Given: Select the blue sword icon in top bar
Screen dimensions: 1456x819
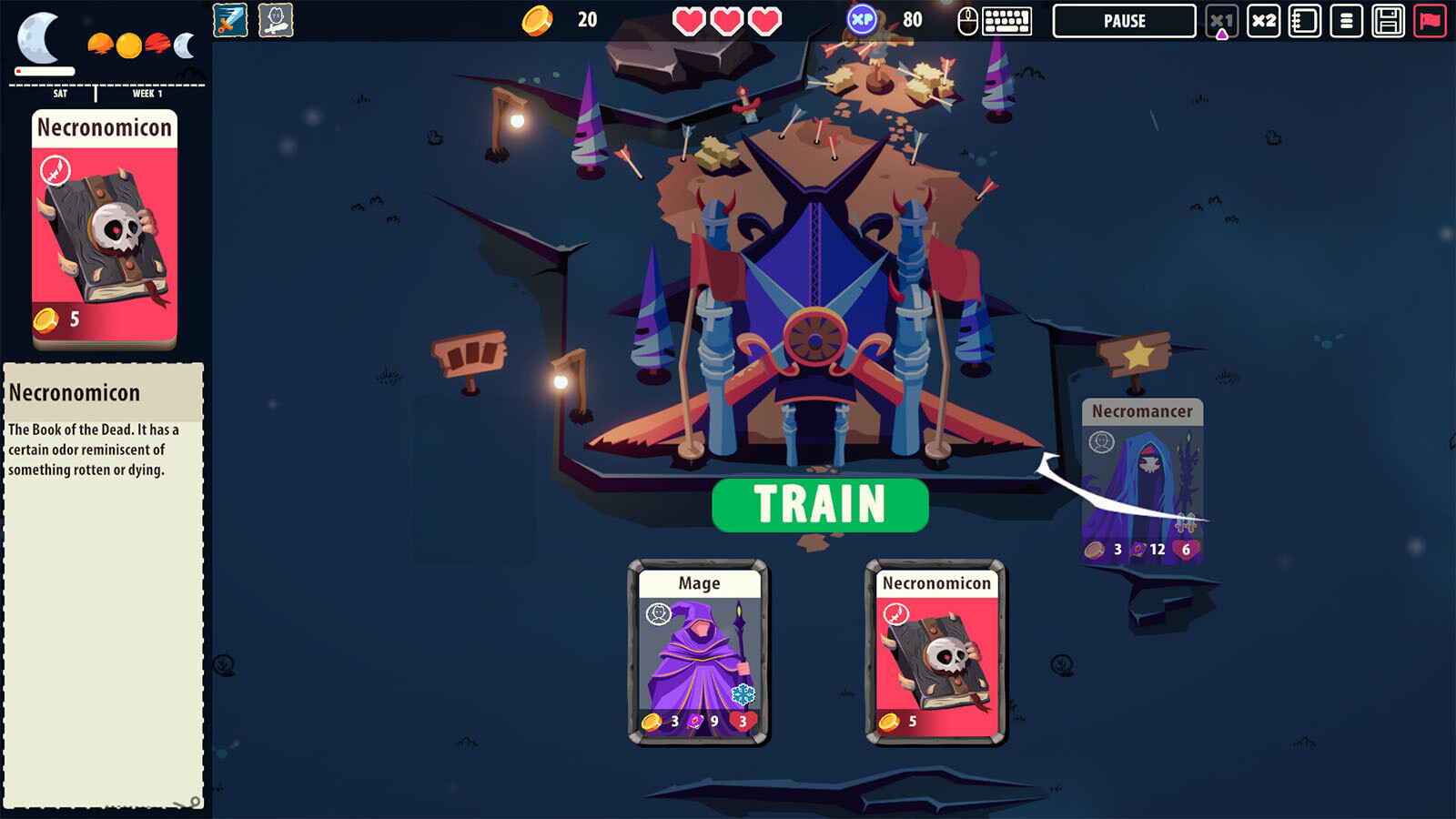Looking at the screenshot, I should [x=230, y=20].
